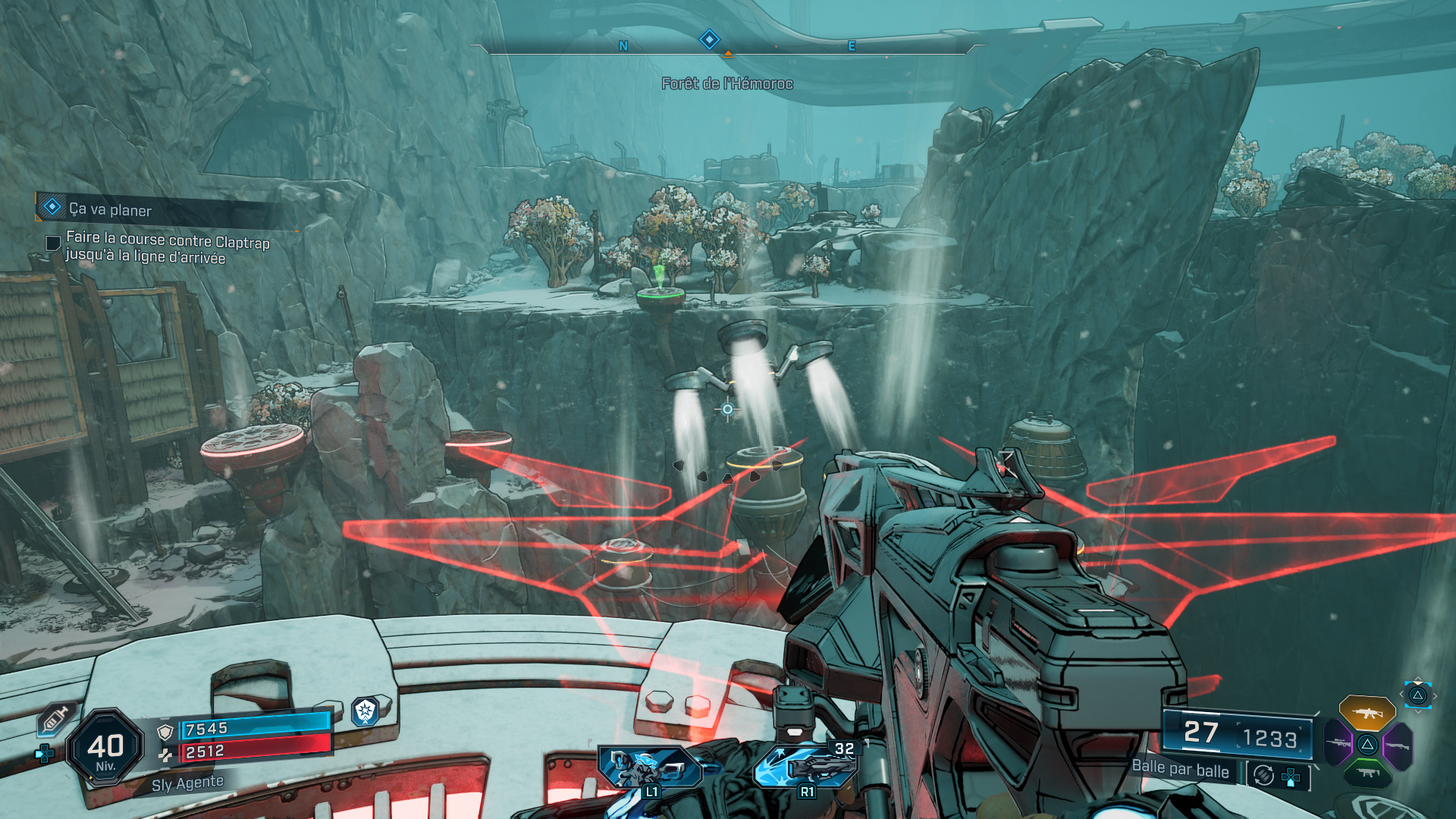The image size is (1456, 819).
Task: Click the blue diamond objective marker on the compass
Action: point(709,39)
